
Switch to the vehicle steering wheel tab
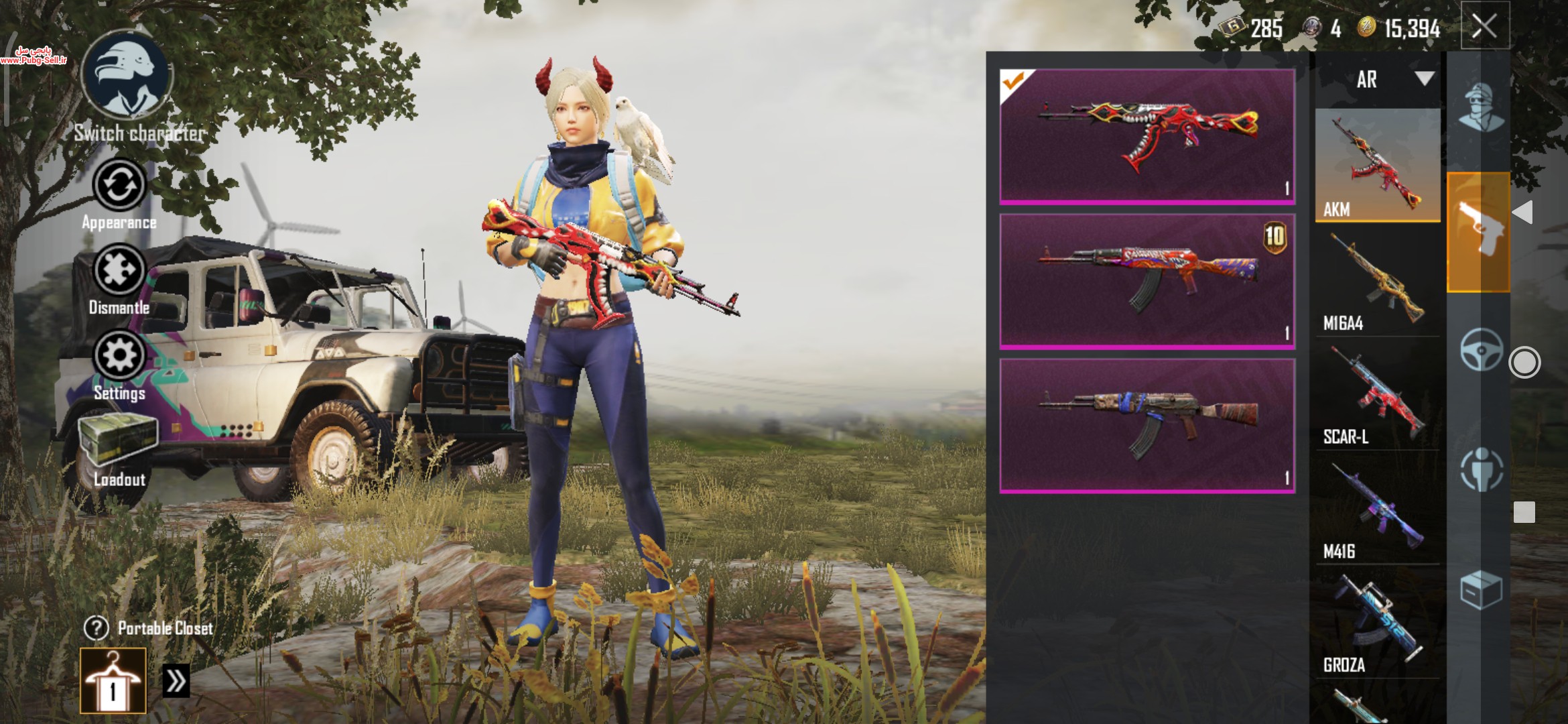[1480, 349]
